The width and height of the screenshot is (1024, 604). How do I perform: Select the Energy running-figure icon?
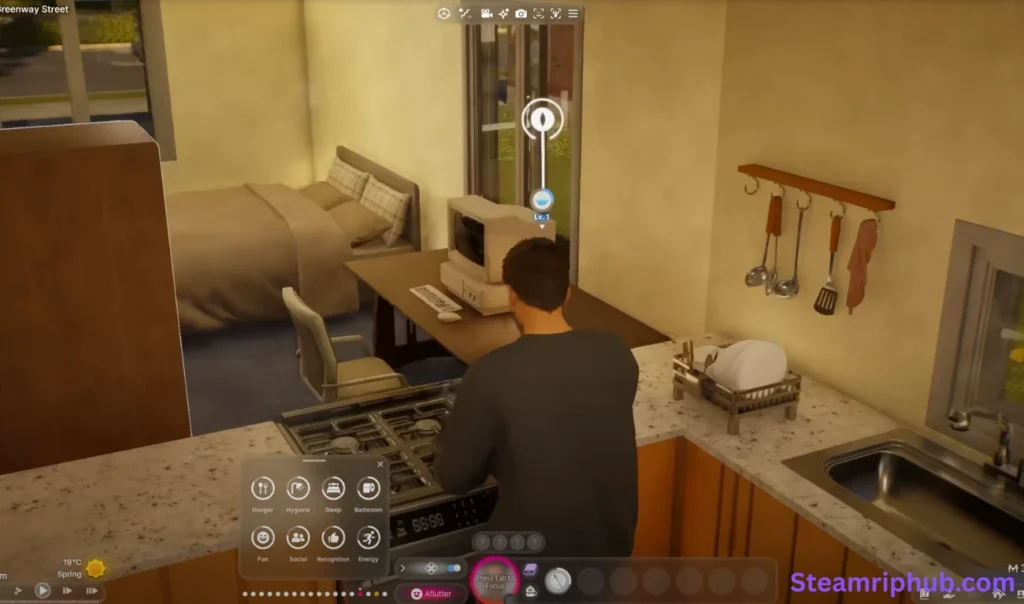[x=368, y=537]
